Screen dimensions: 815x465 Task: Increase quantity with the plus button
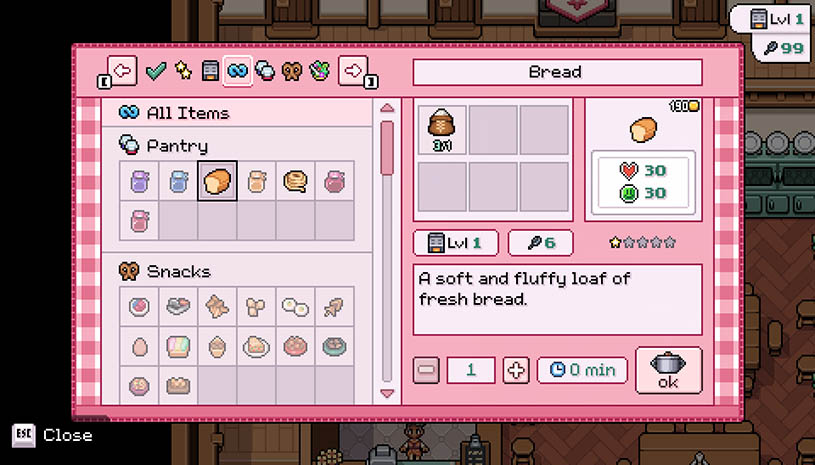click(516, 370)
